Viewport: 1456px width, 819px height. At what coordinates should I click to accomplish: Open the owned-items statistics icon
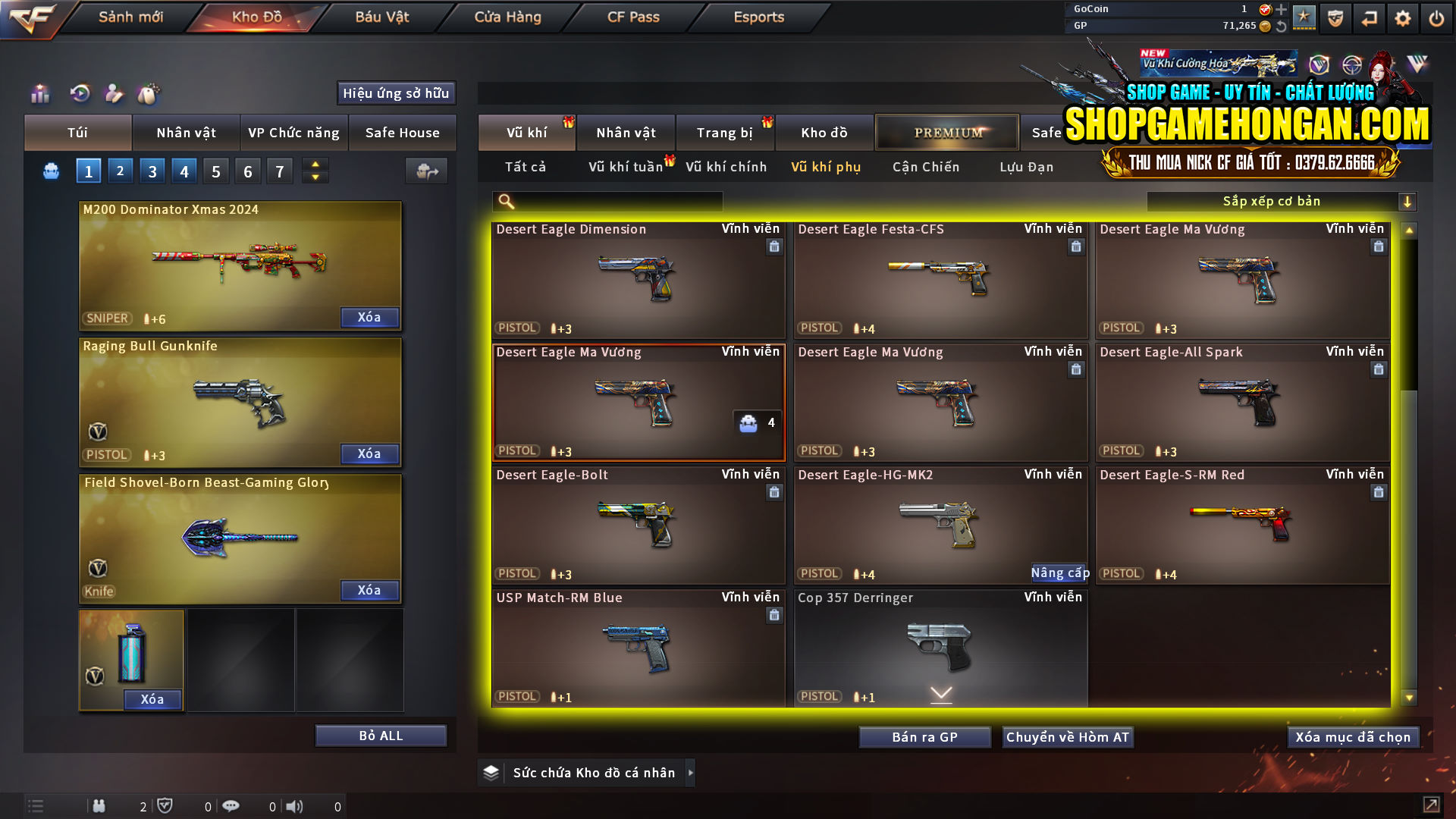coord(39,95)
